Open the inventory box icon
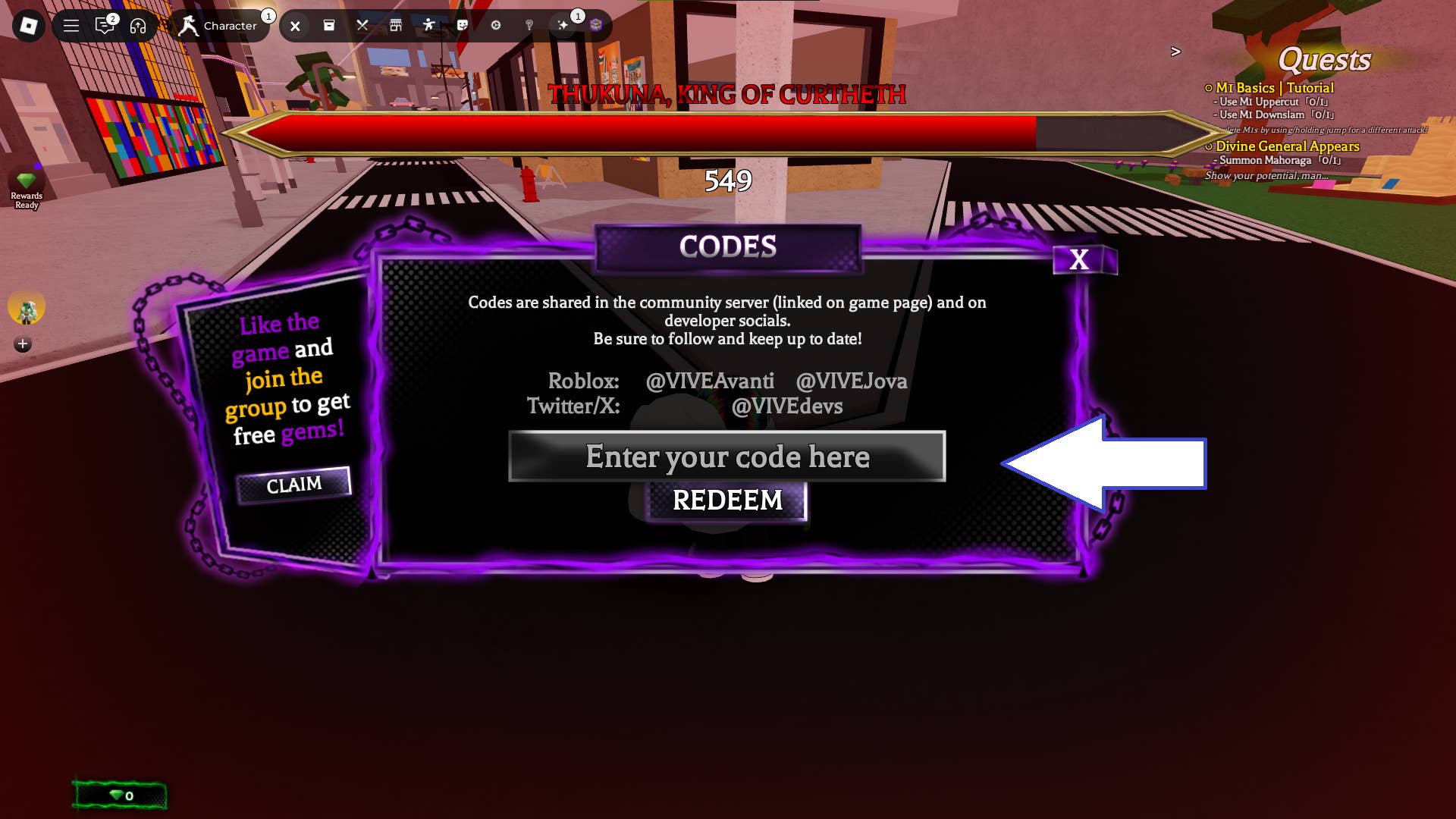The height and width of the screenshot is (819, 1456). 329,25
